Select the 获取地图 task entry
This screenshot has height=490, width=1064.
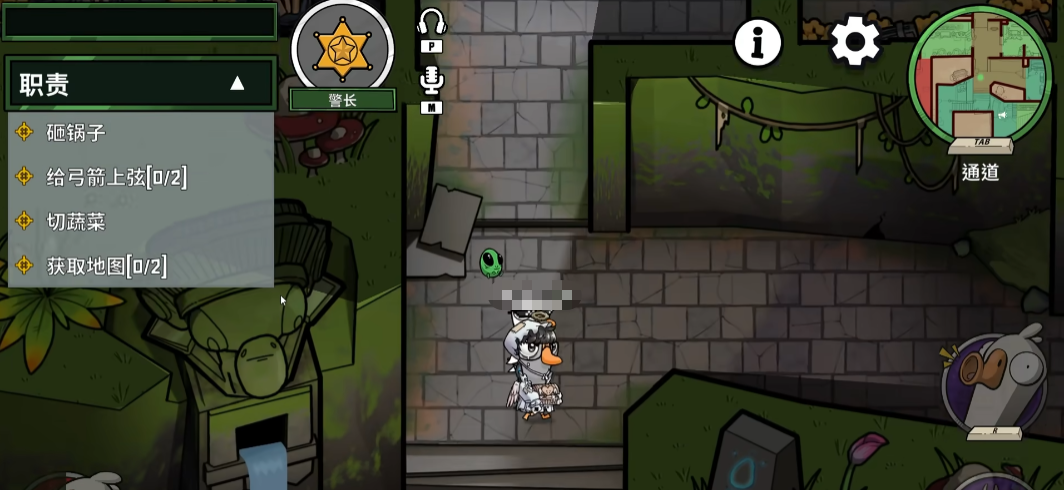[106, 265]
